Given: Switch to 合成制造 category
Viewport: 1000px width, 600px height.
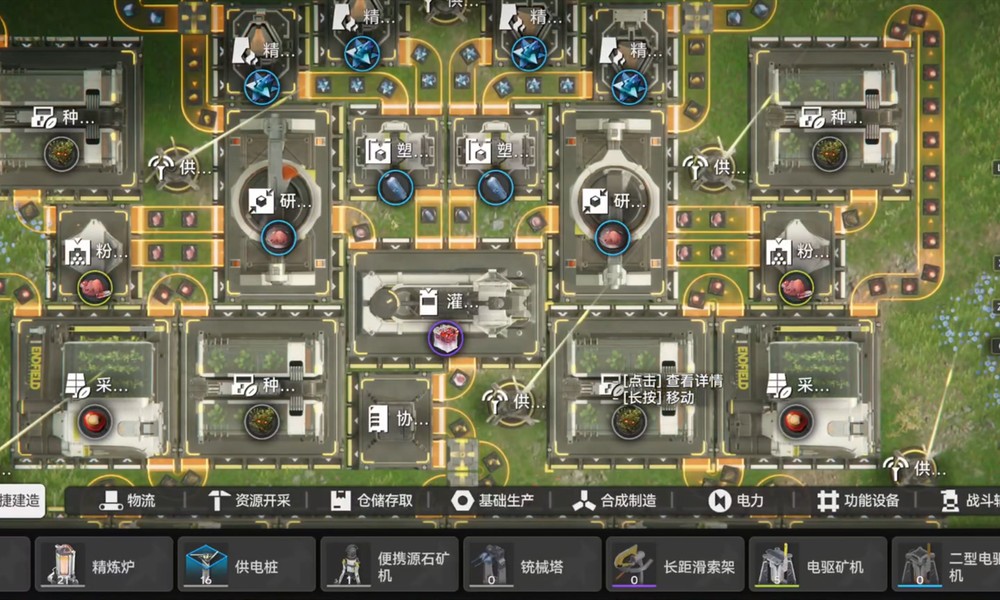Looking at the screenshot, I should pos(614,501).
